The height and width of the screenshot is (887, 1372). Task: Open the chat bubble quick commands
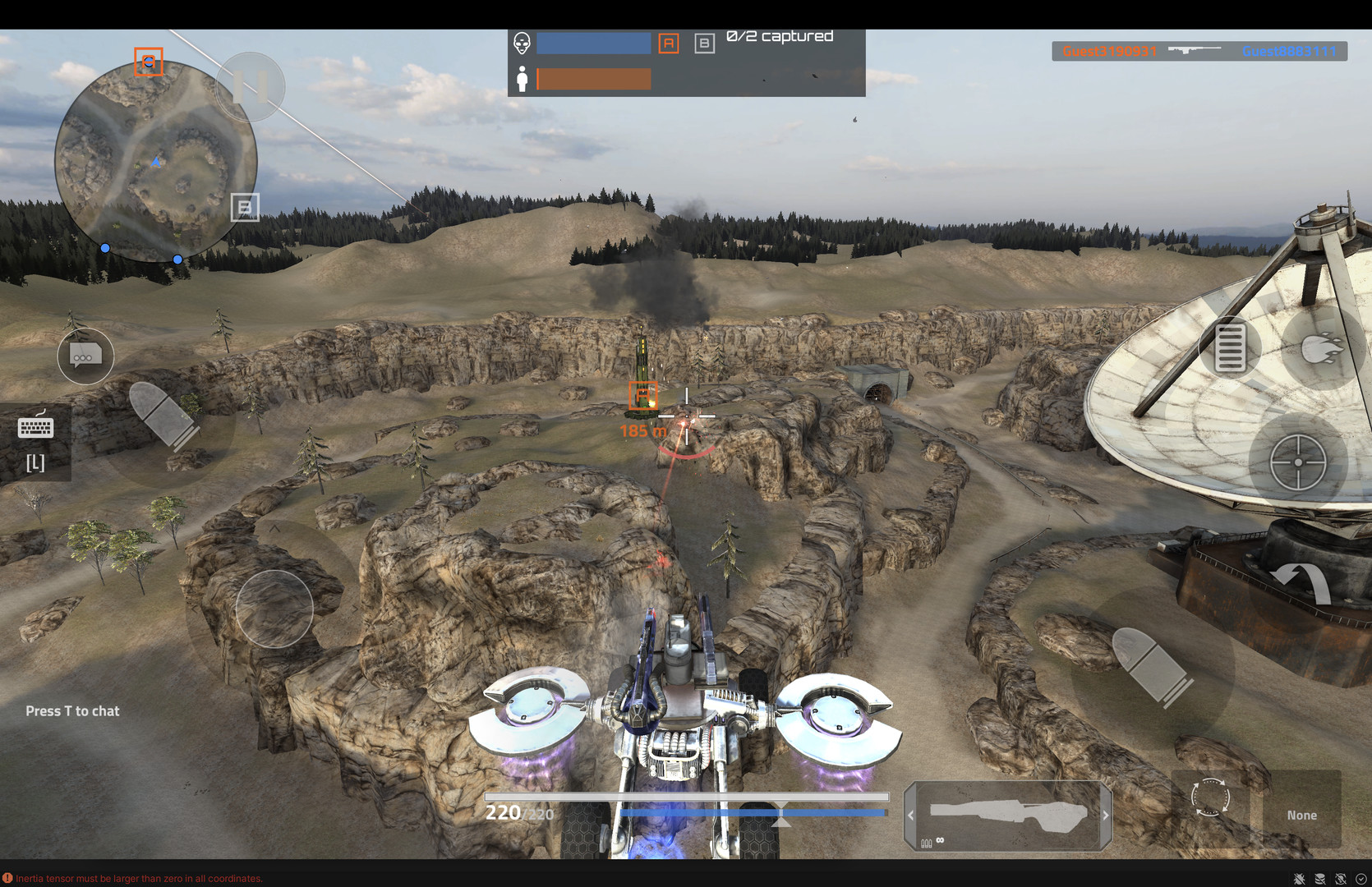click(85, 356)
